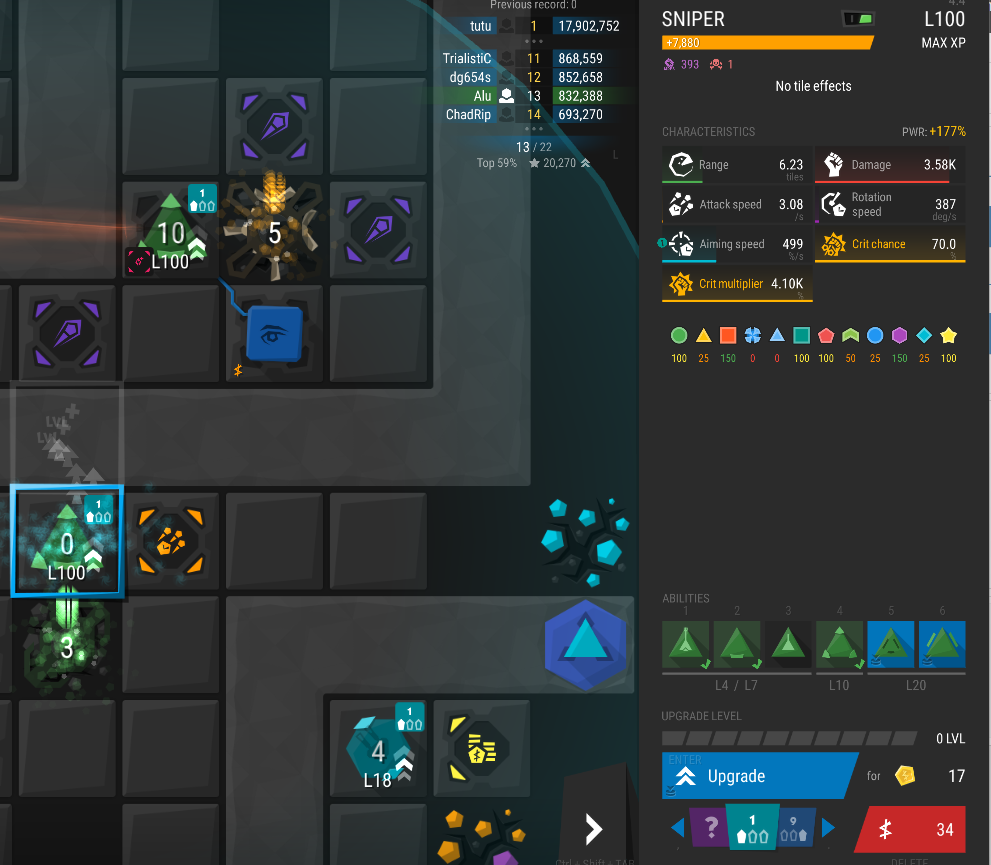Viewport: 991px width, 865px height.
Task: Choose the dark blue 9 aim mode
Action: pos(795,828)
